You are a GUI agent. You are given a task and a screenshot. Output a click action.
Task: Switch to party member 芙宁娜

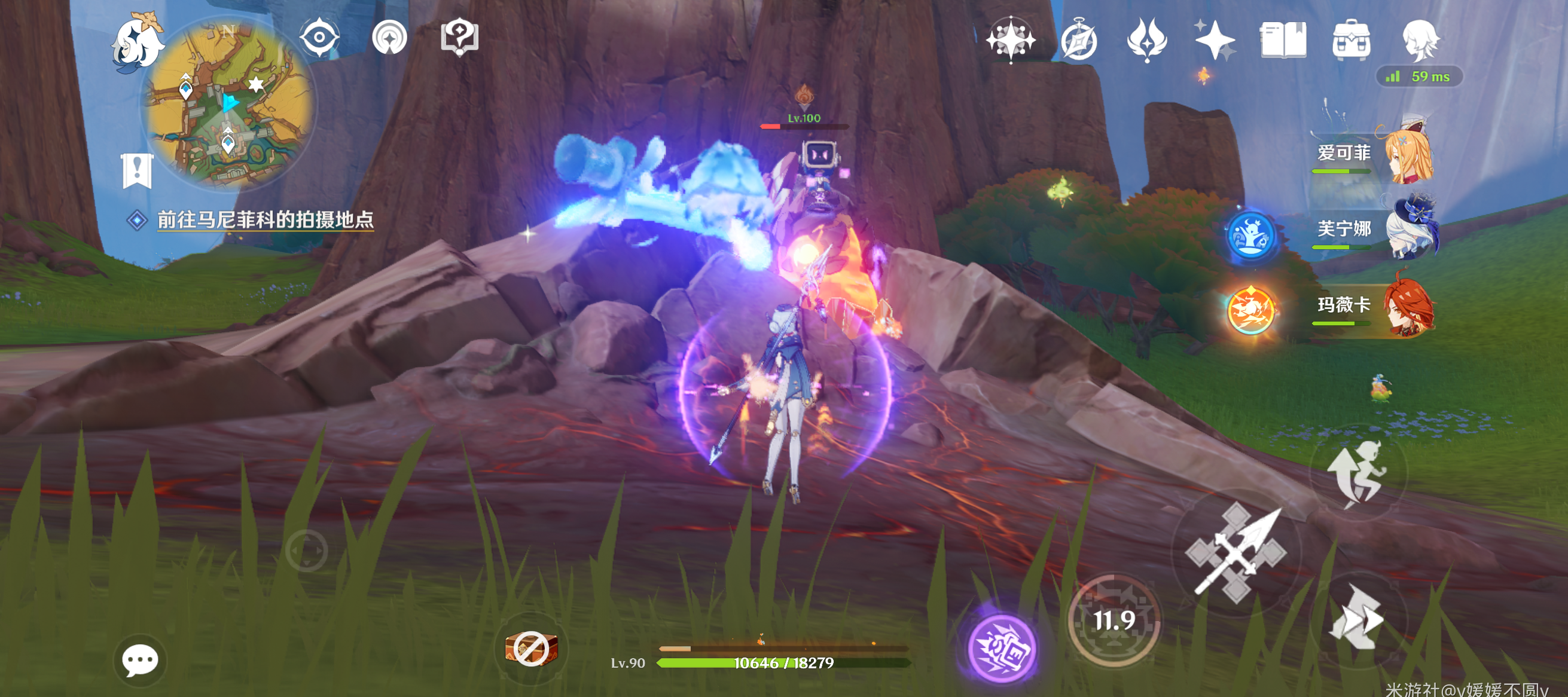pyautogui.click(x=1377, y=230)
